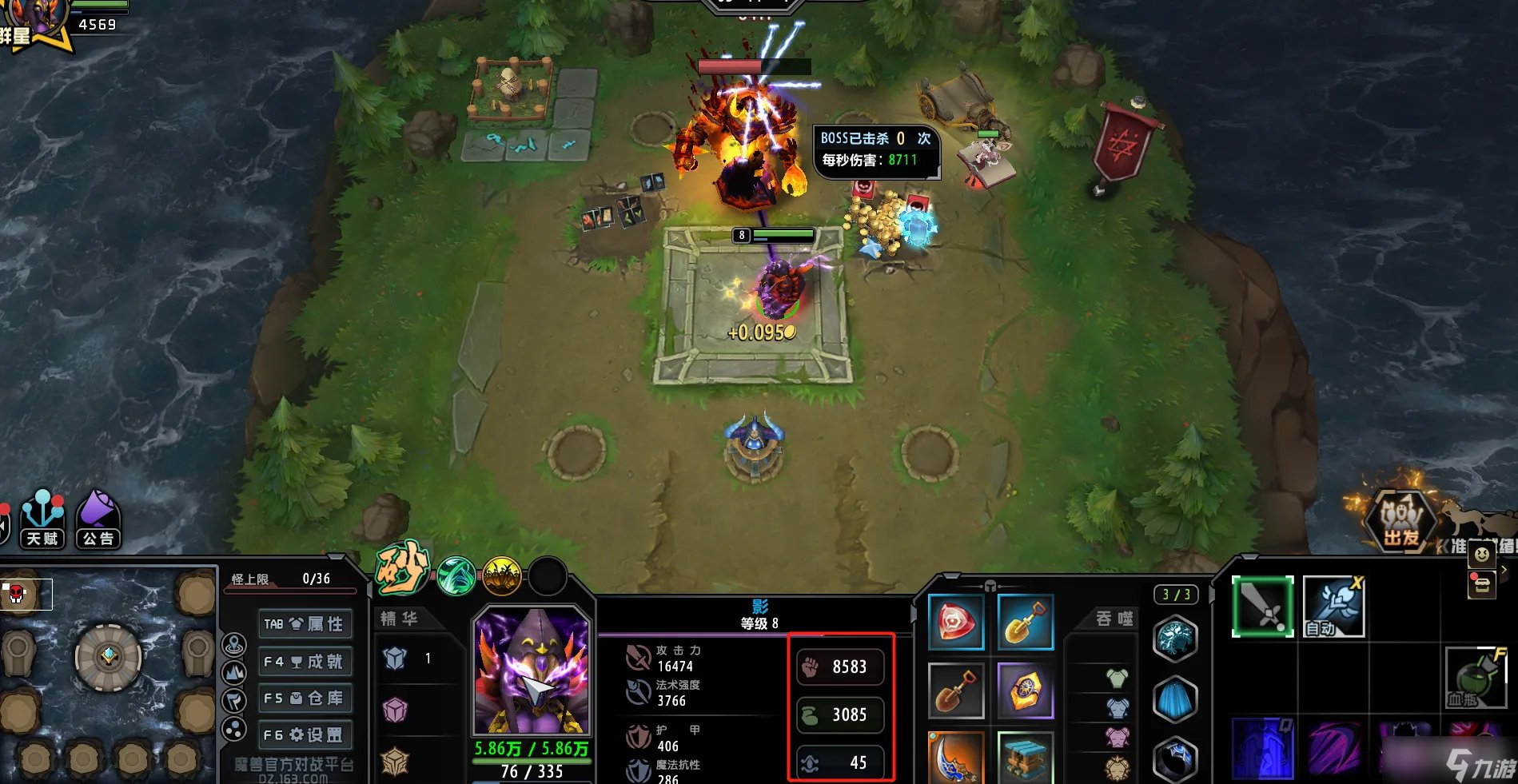The height and width of the screenshot is (784, 1518).
Task: Activate the blue cloak ability on Q
Action: coord(1262,750)
